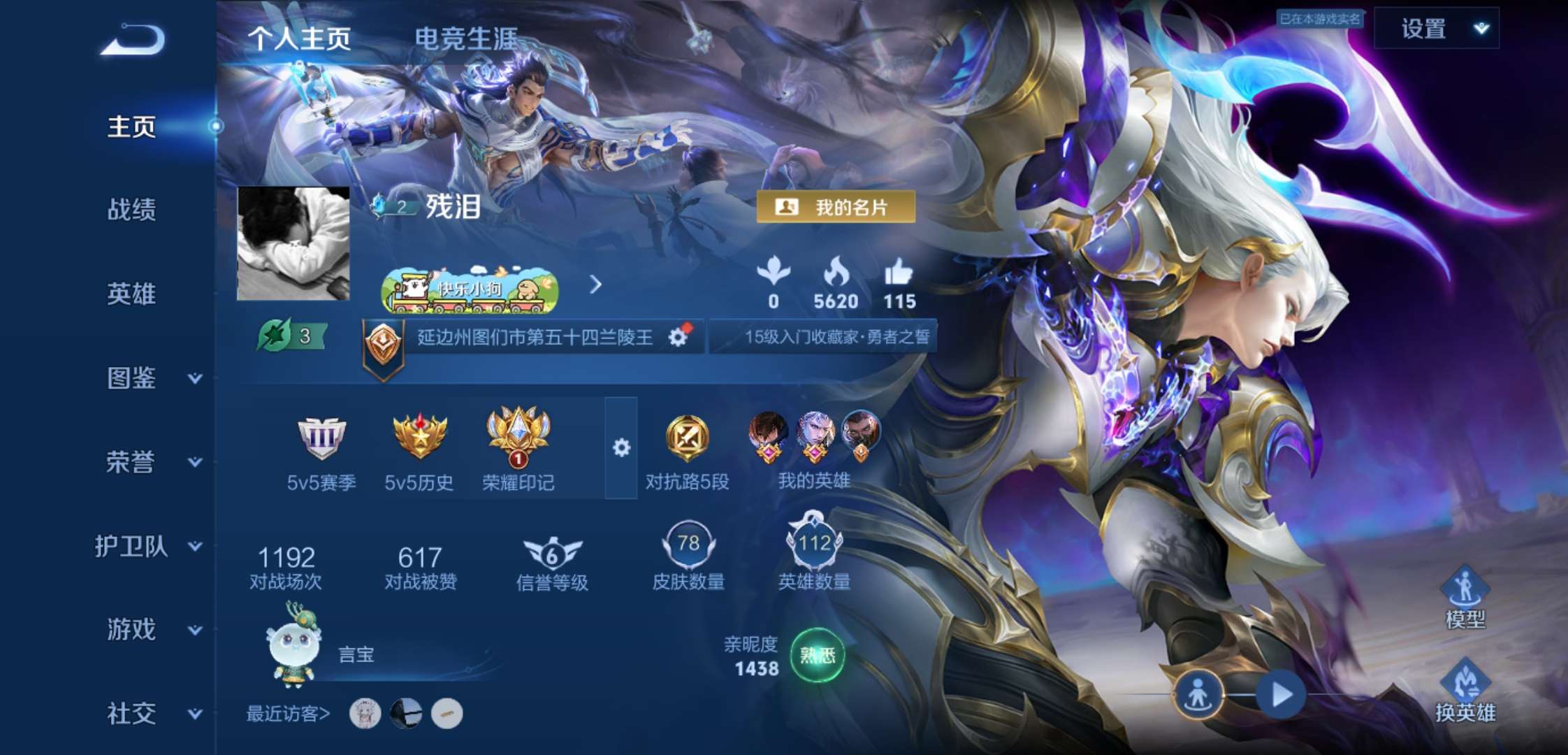The image size is (1568, 755).
Task: Open the 我的名片 card button
Action: click(836, 207)
